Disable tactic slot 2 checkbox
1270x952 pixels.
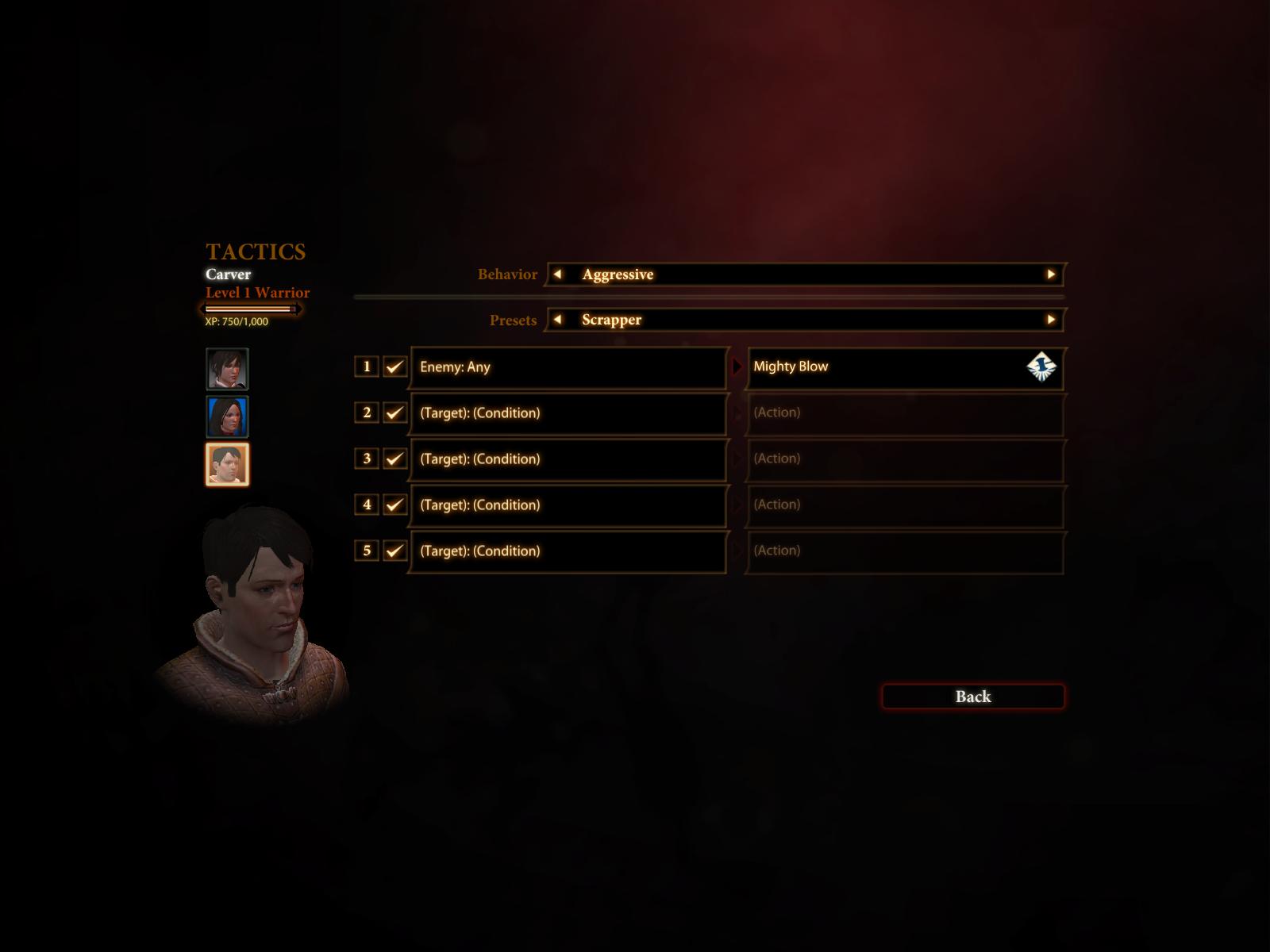point(394,413)
